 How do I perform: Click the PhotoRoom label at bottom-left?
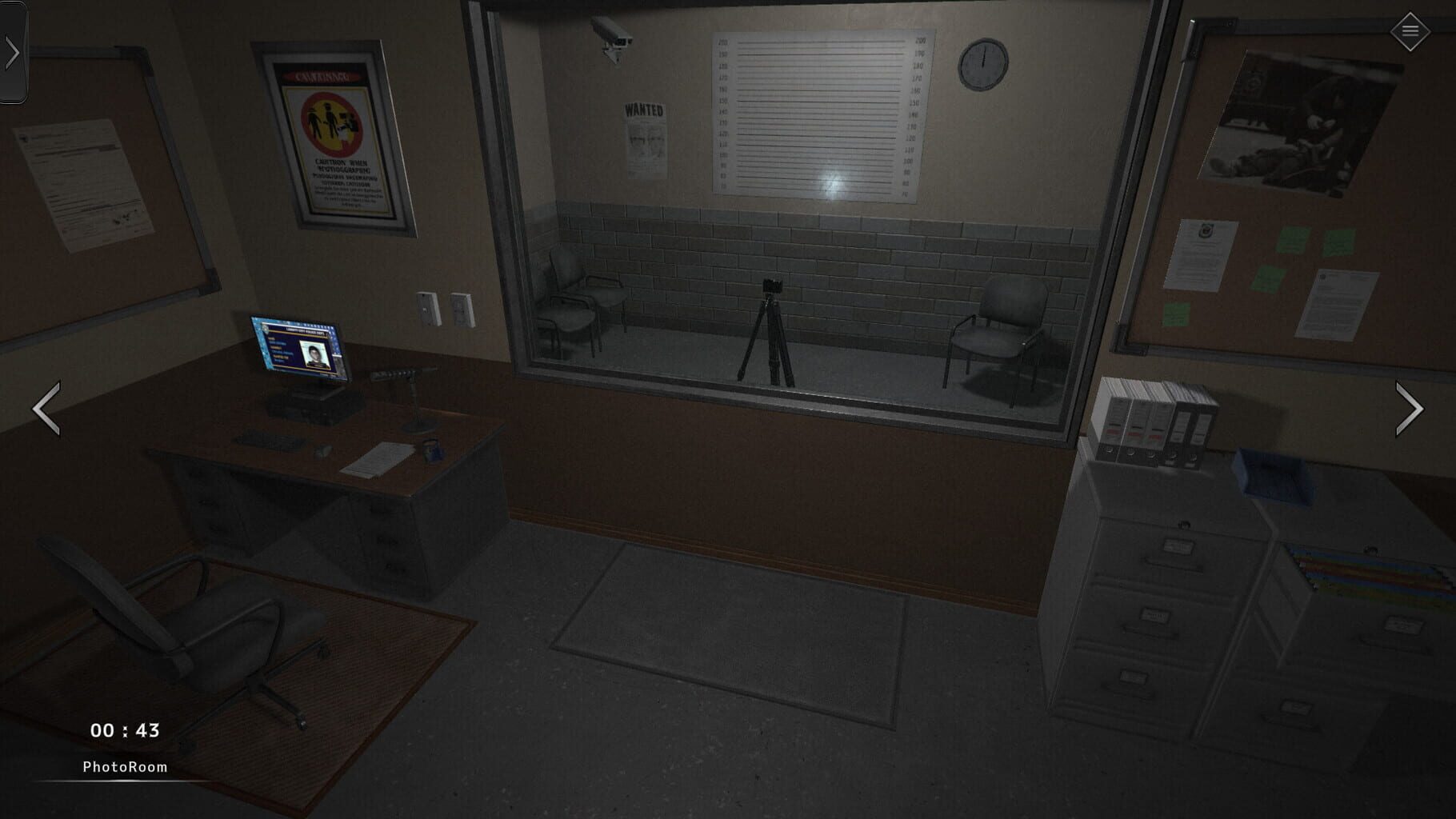pyautogui.click(x=124, y=765)
